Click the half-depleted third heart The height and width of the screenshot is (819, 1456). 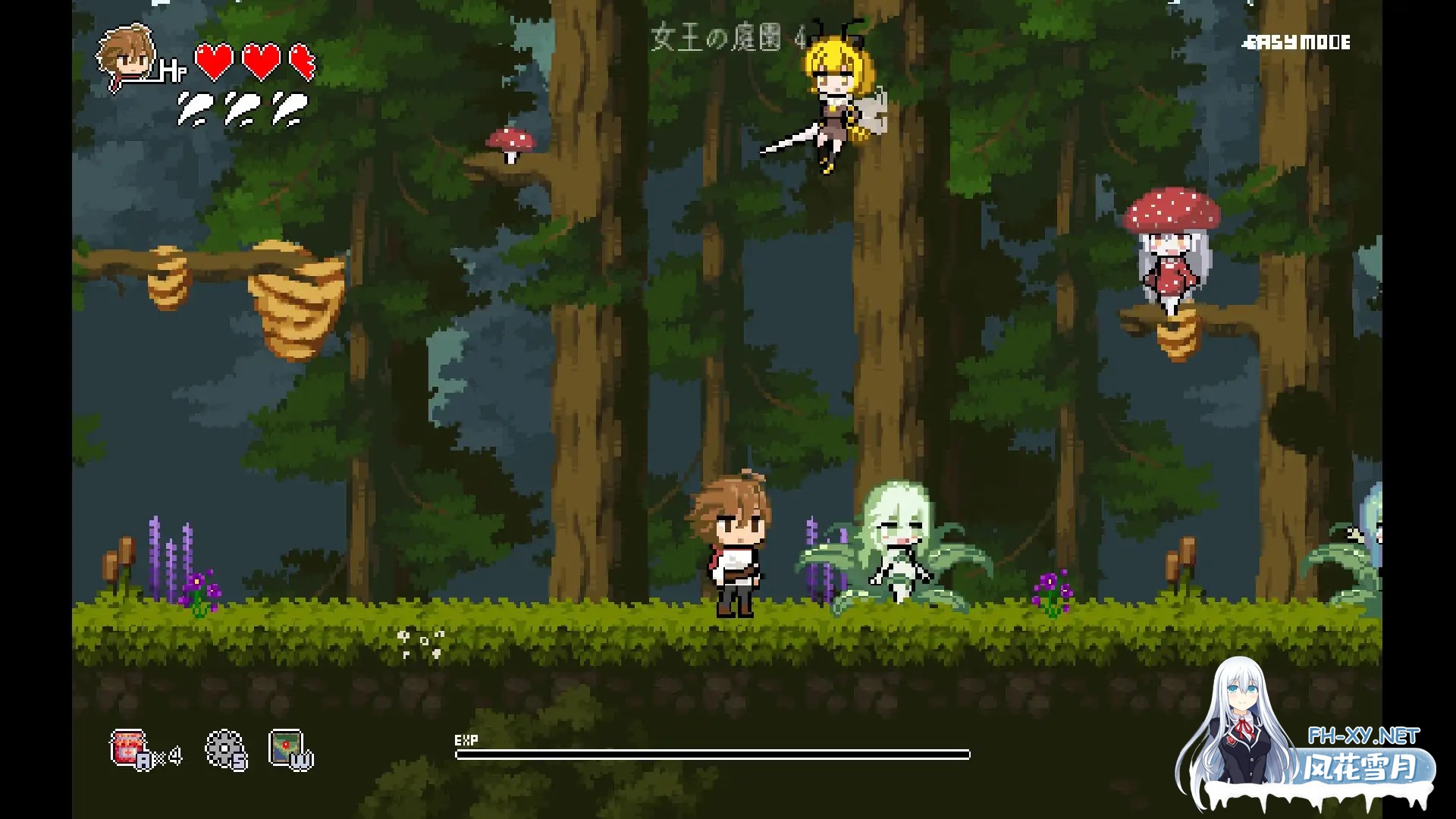[302, 62]
